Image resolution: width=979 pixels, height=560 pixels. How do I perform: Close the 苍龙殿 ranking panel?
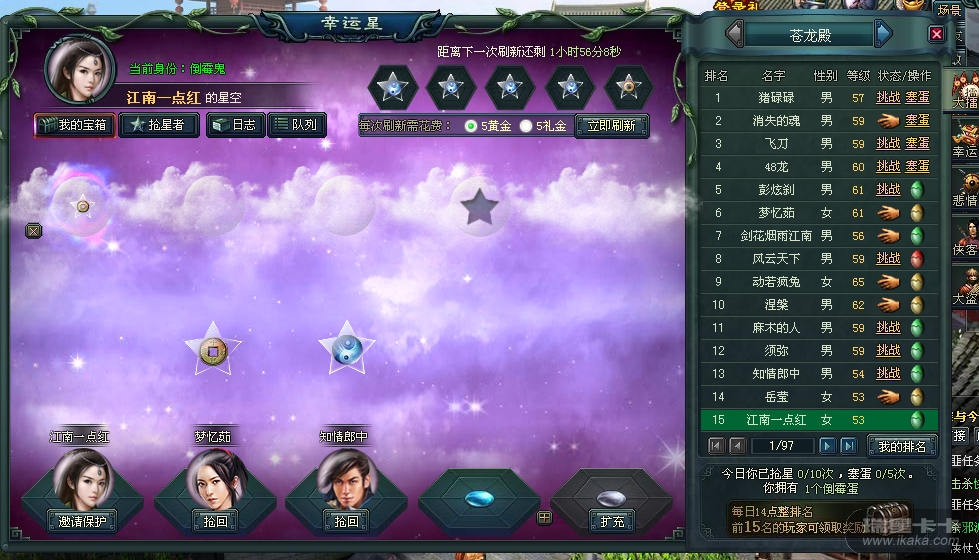click(936, 34)
